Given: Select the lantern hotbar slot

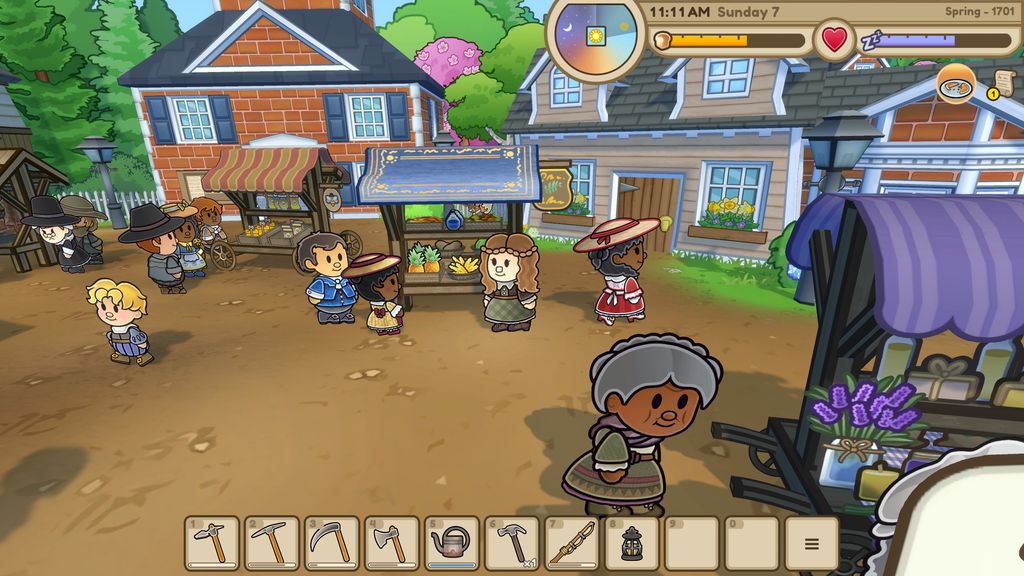Looking at the screenshot, I should point(632,543).
